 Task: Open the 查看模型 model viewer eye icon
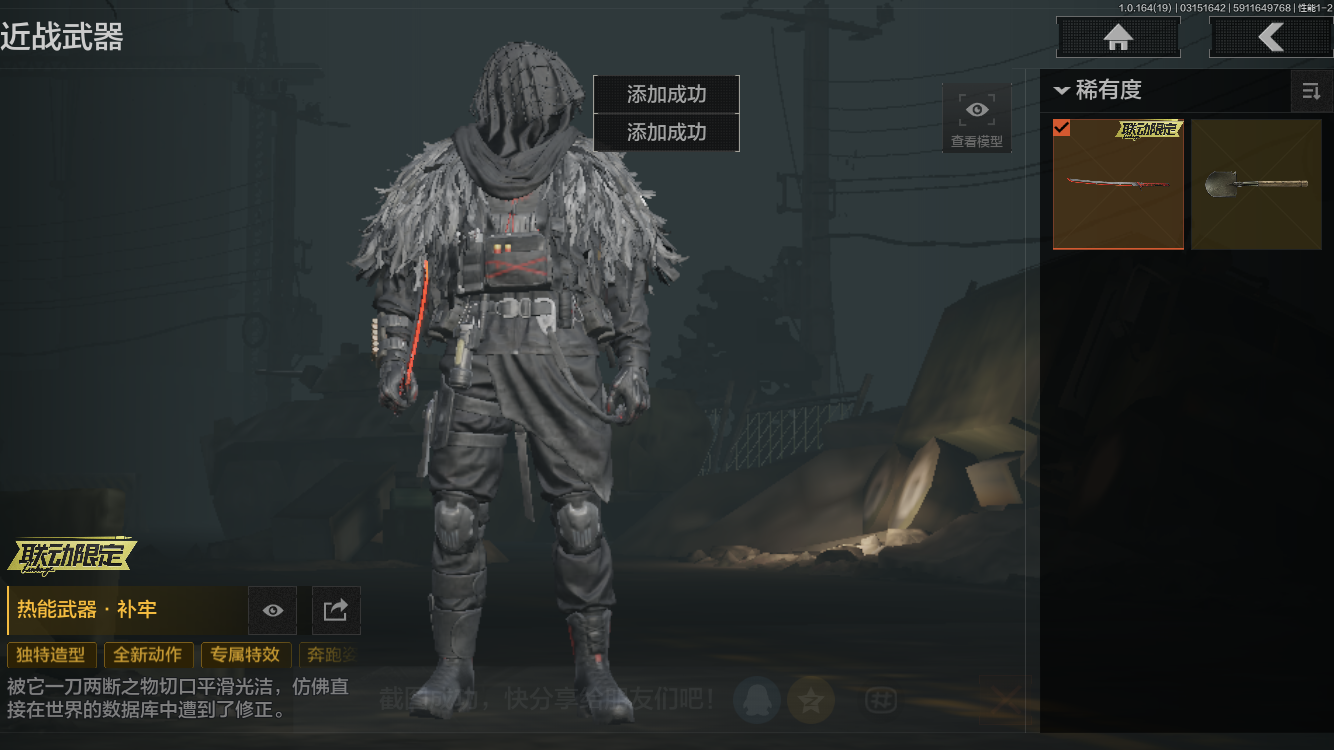tap(976, 110)
